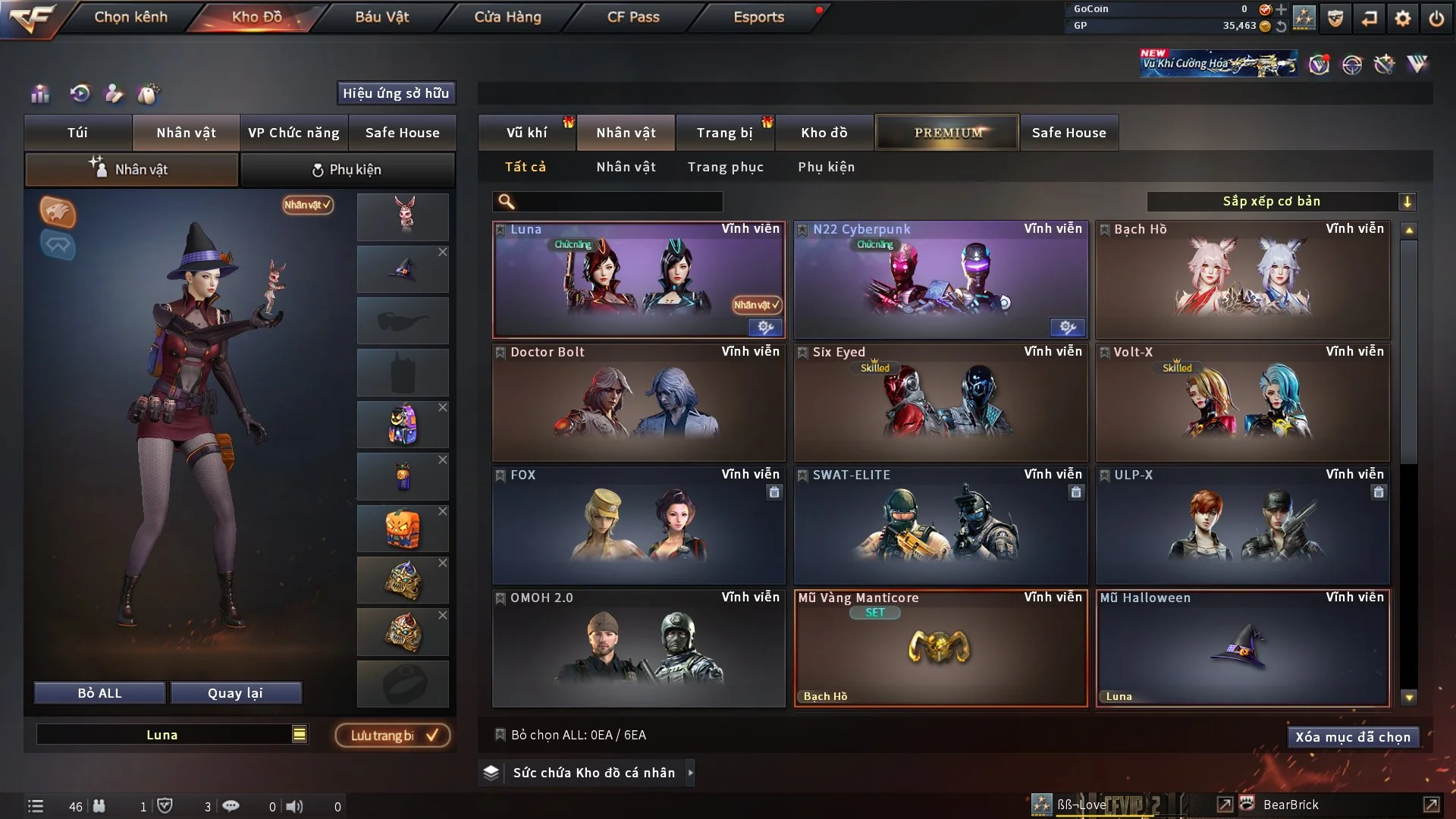Click the item search field
This screenshot has width=1456, height=819.
point(618,202)
